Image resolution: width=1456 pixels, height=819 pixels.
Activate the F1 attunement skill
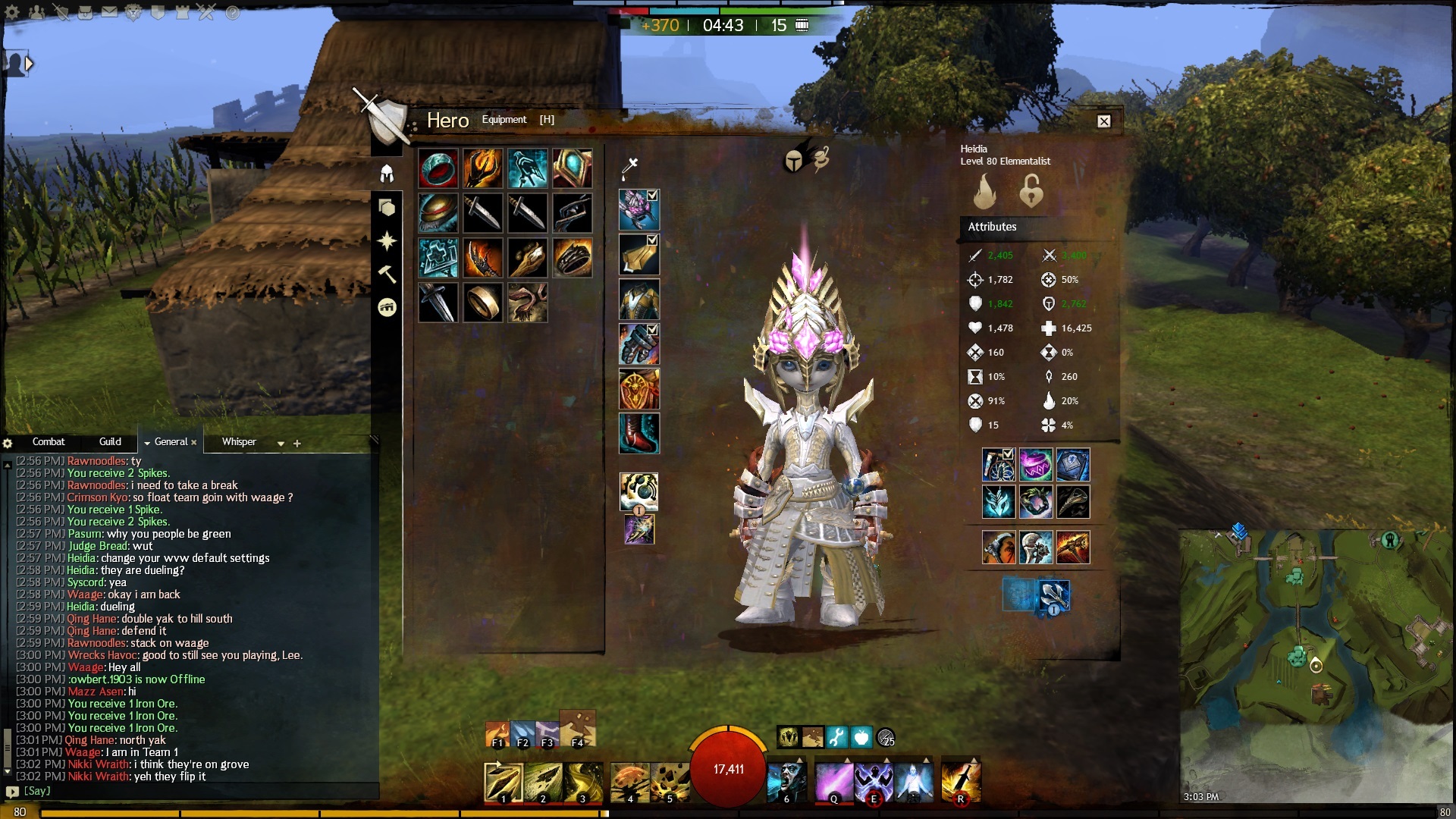coord(497,734)
